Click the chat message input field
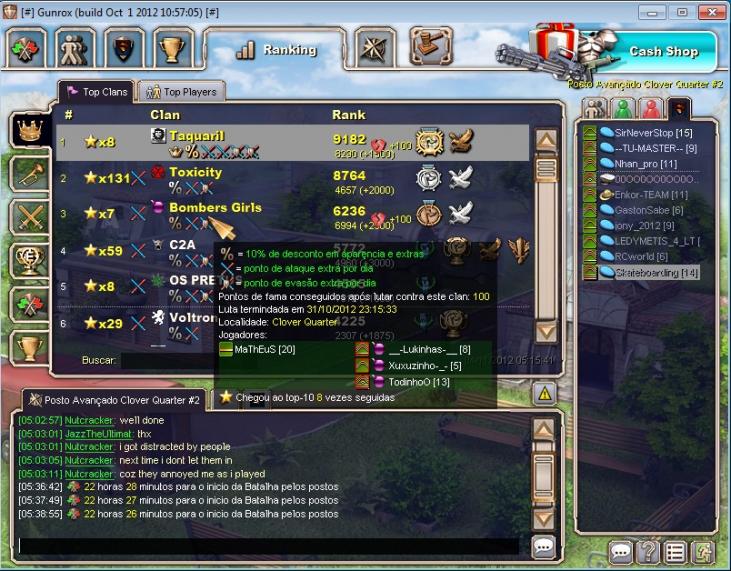Image resolution: width=731 pixels, height=571 pixels. point(268,546)
